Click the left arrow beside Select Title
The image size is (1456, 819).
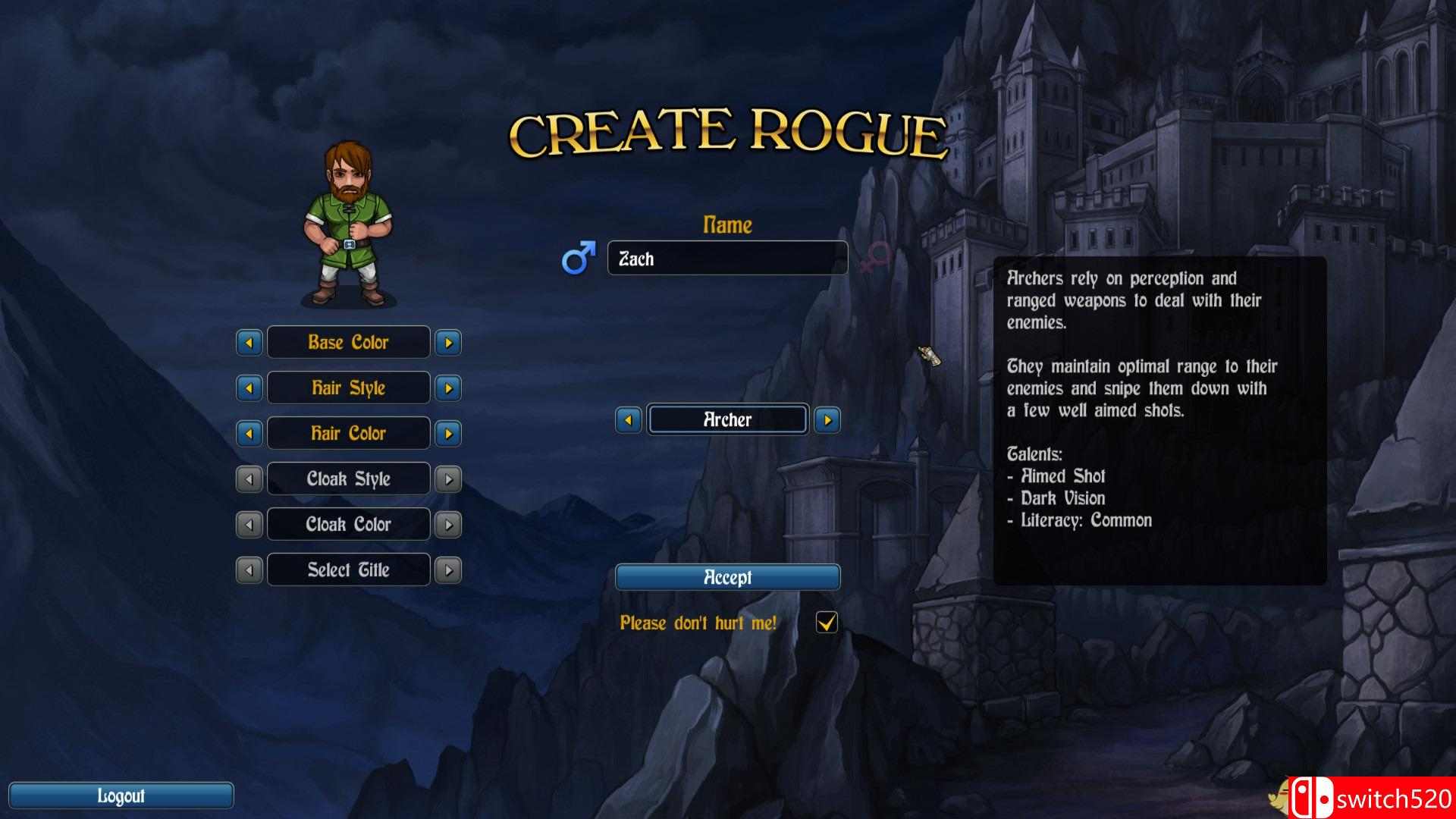[x=250, y=570]
